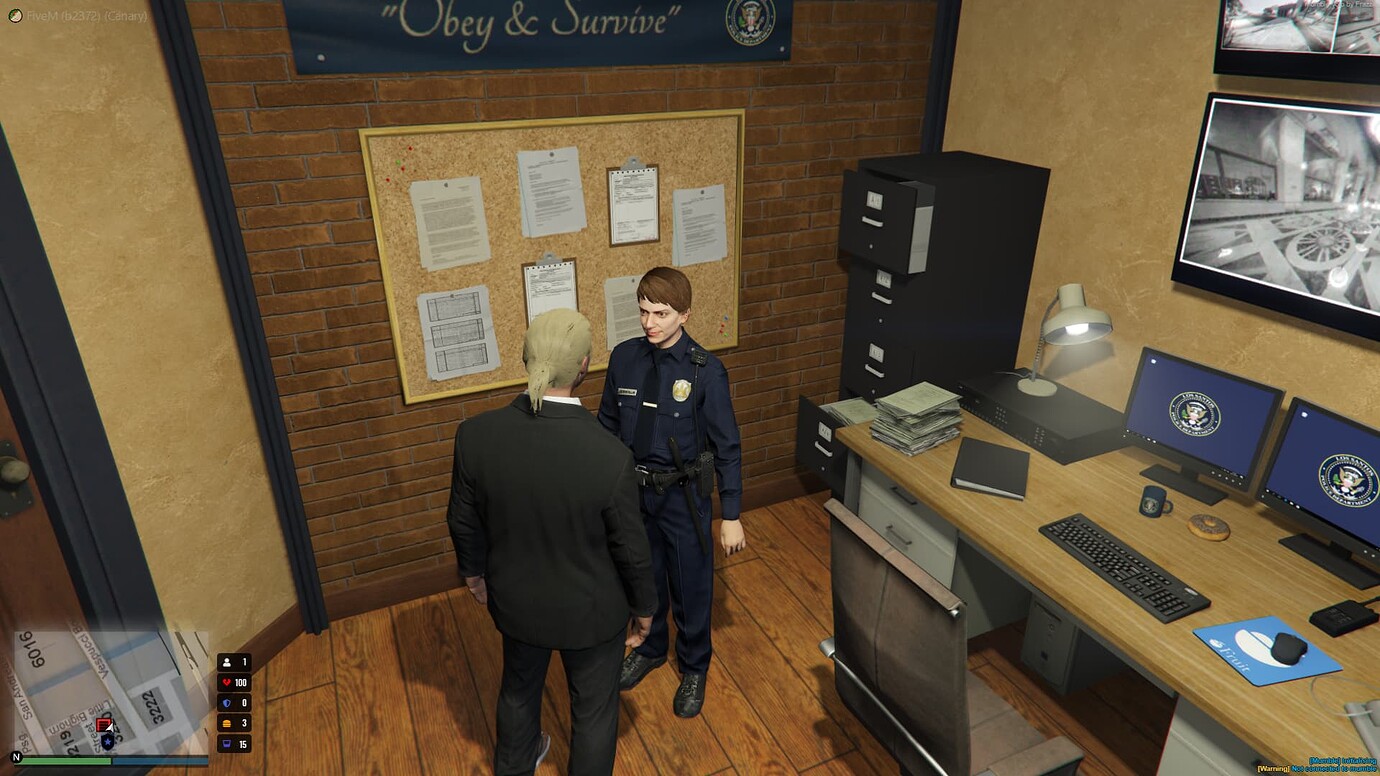Click the FiveM logo in the top-left corner

(x=14, y=16)
